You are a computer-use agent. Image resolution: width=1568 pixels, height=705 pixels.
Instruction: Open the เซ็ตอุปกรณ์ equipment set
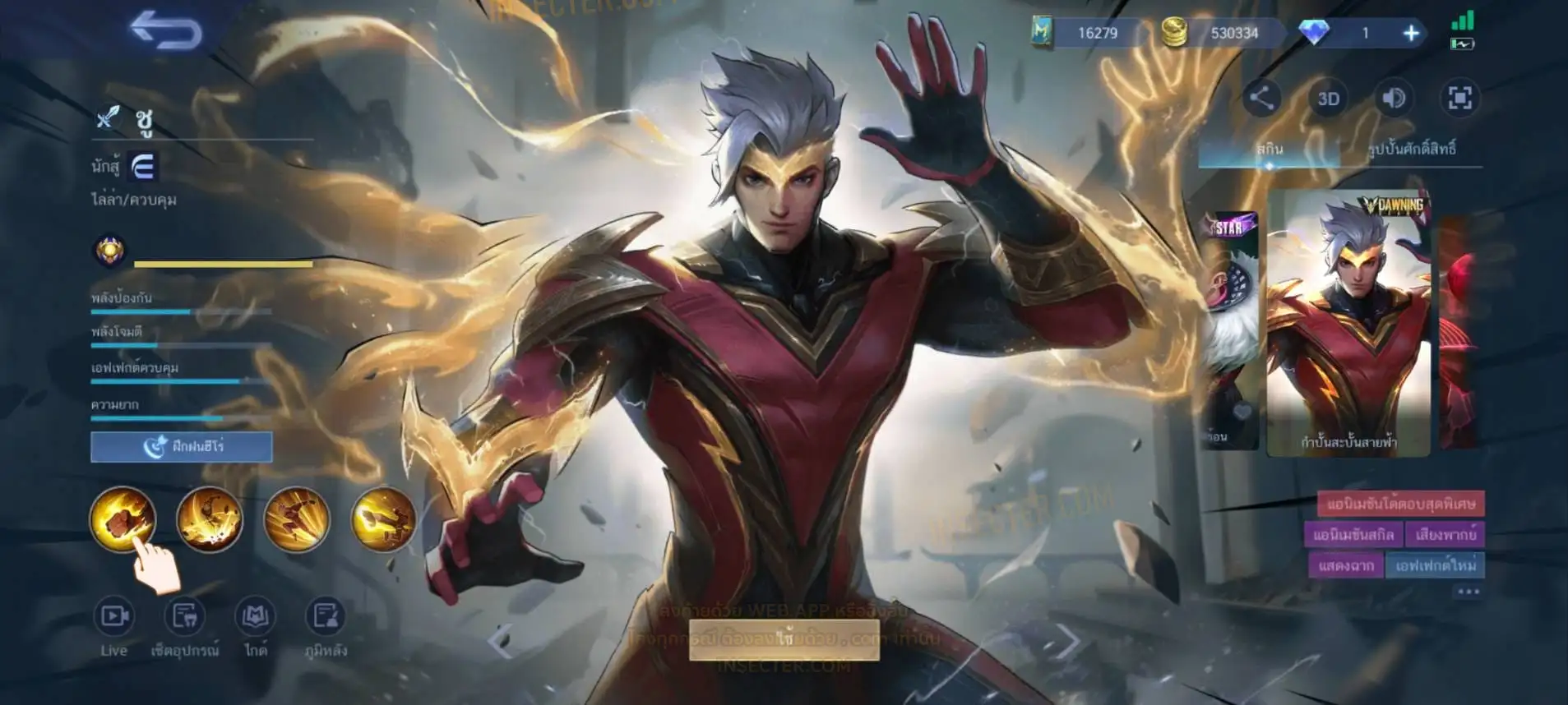[x=185, y=626]
